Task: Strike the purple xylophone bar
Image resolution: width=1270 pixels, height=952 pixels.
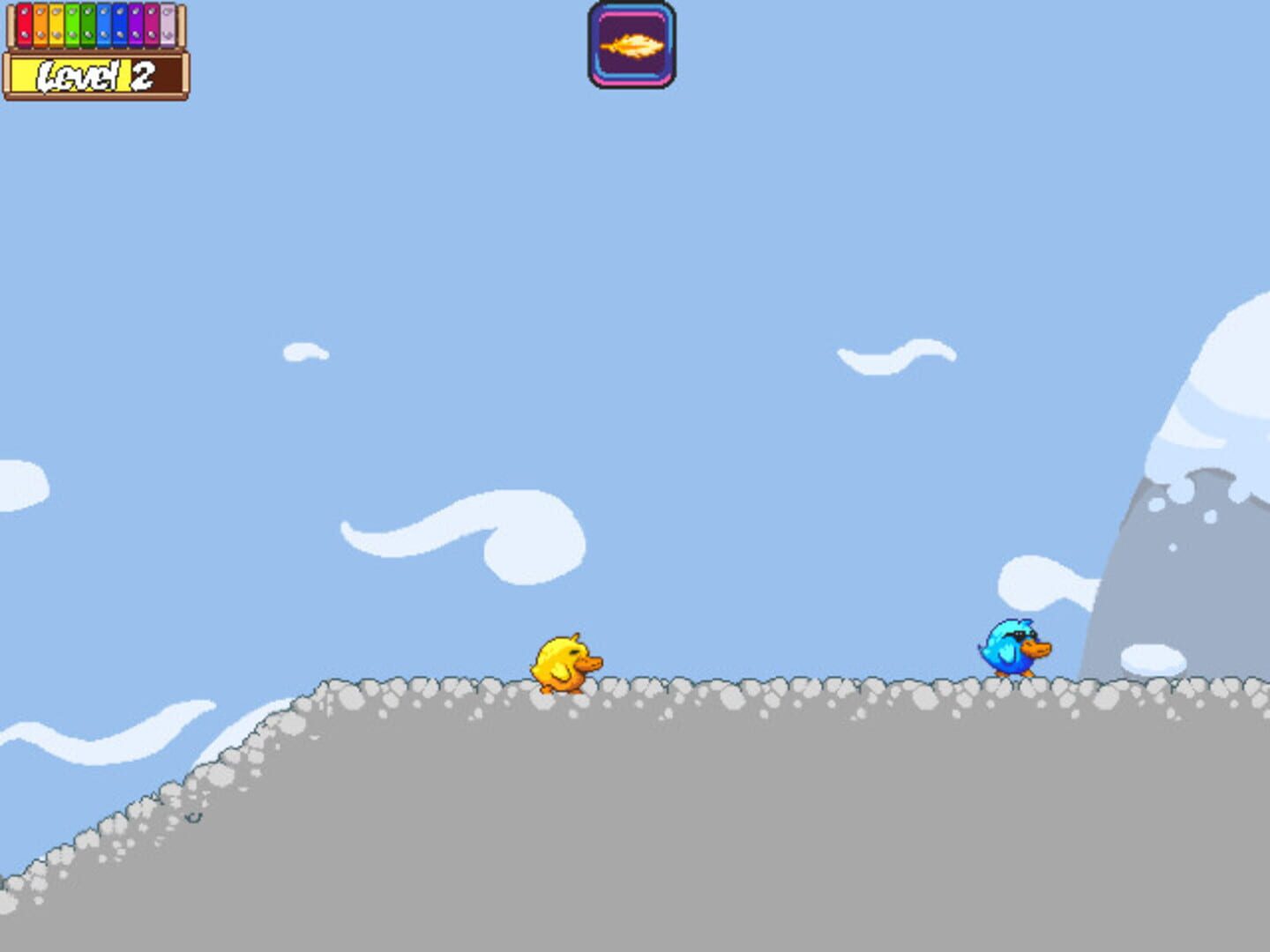Action: (x=134, y=25)
